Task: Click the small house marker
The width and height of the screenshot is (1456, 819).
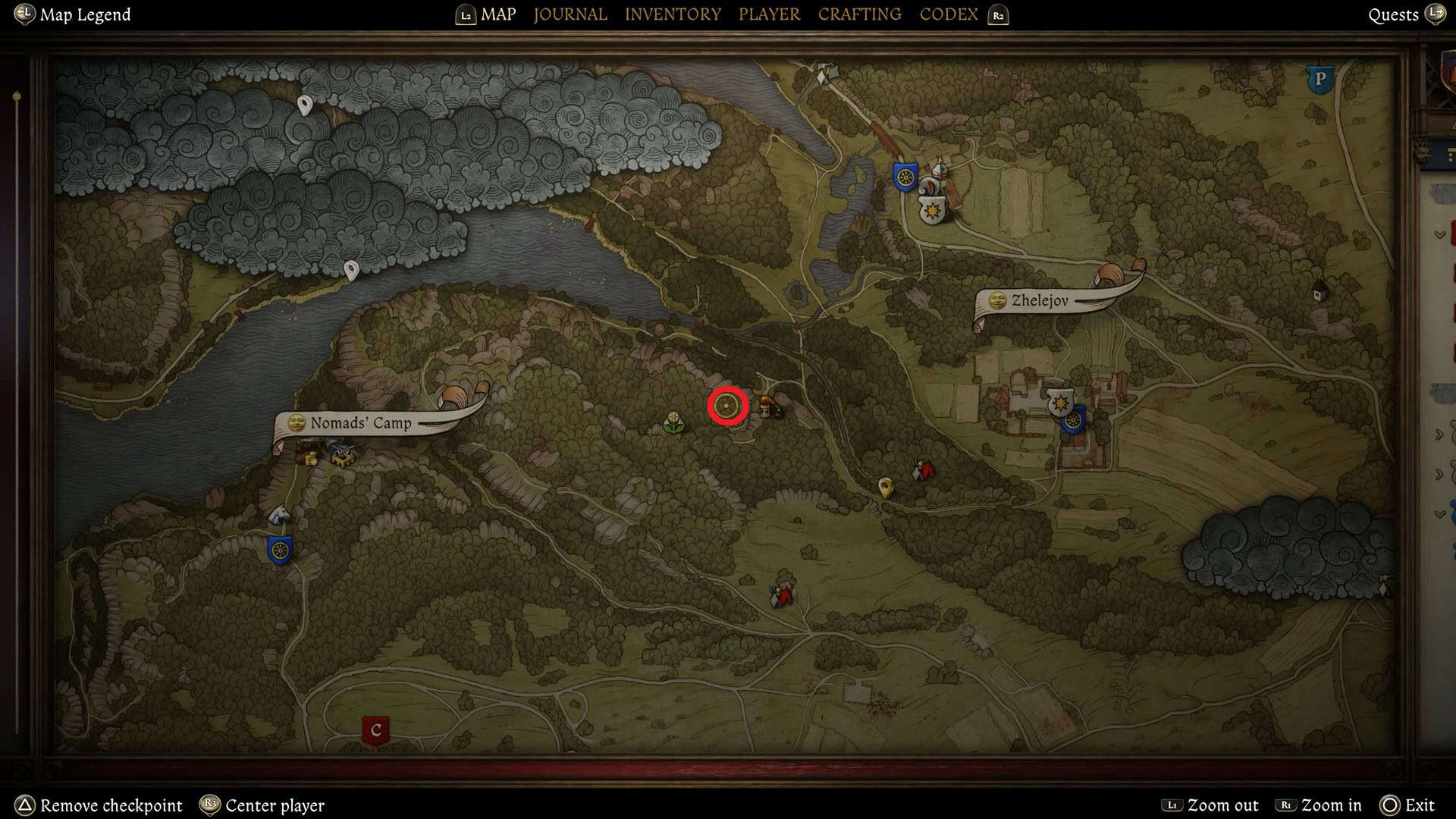Action: tap(1320, 290)
